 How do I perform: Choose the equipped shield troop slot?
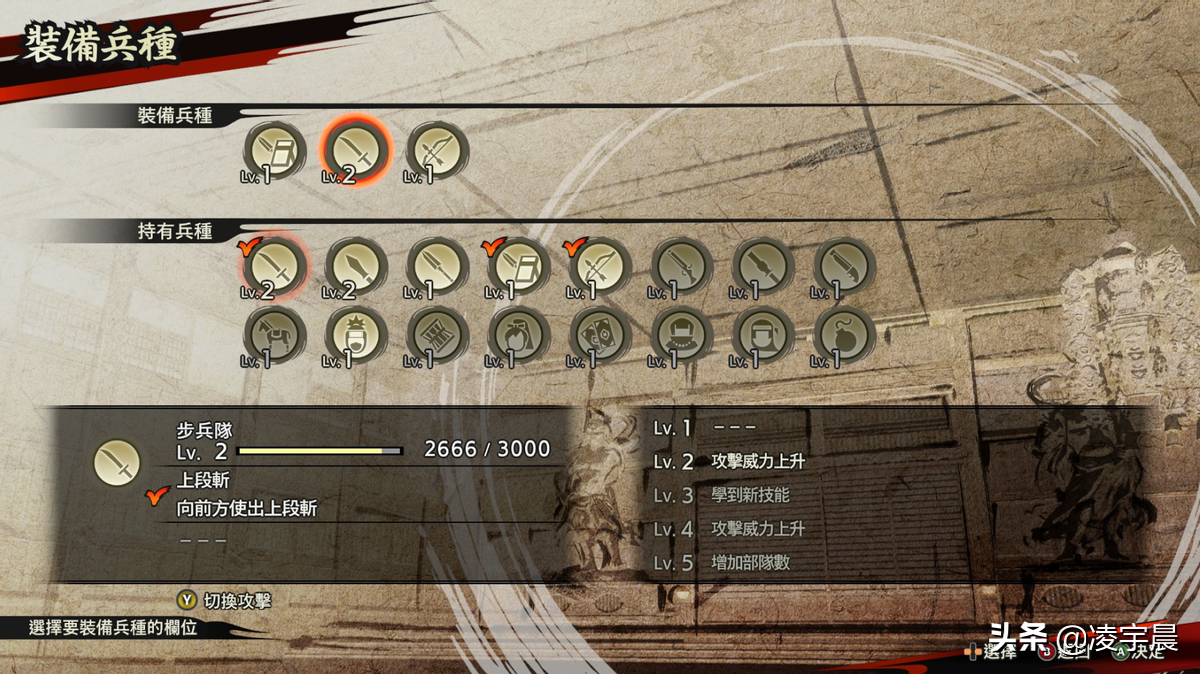pos(275,150)
